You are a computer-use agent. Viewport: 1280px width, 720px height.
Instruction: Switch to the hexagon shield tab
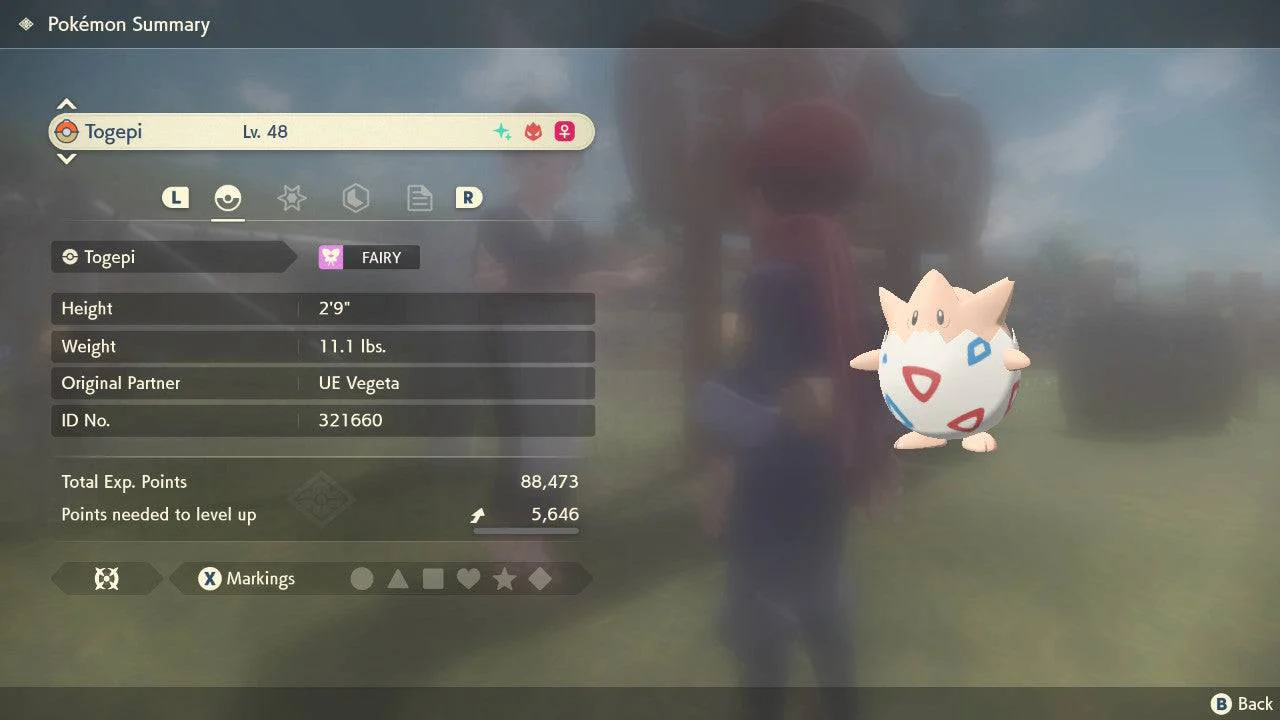355,198
